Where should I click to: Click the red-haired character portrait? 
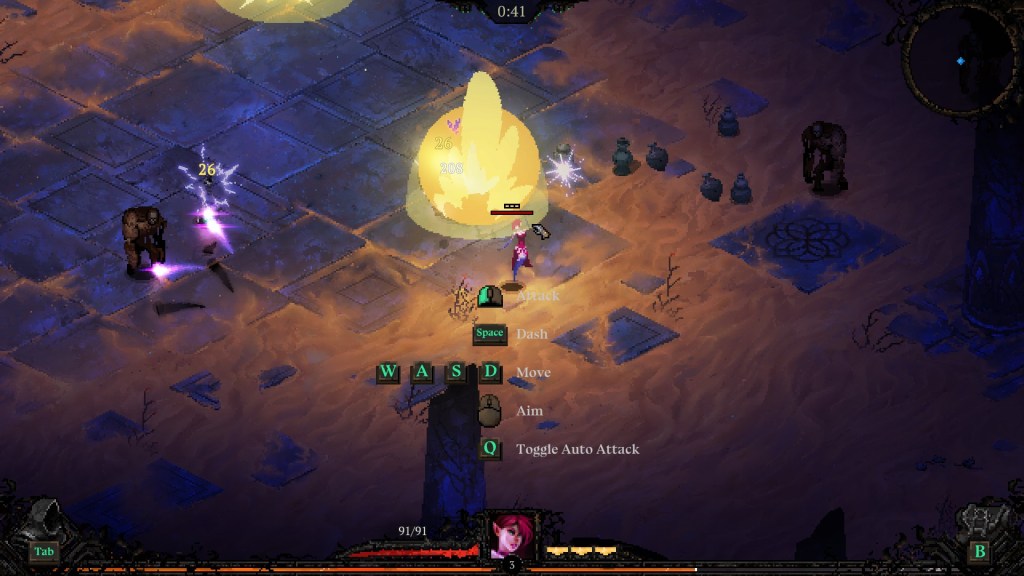[511, 536]
